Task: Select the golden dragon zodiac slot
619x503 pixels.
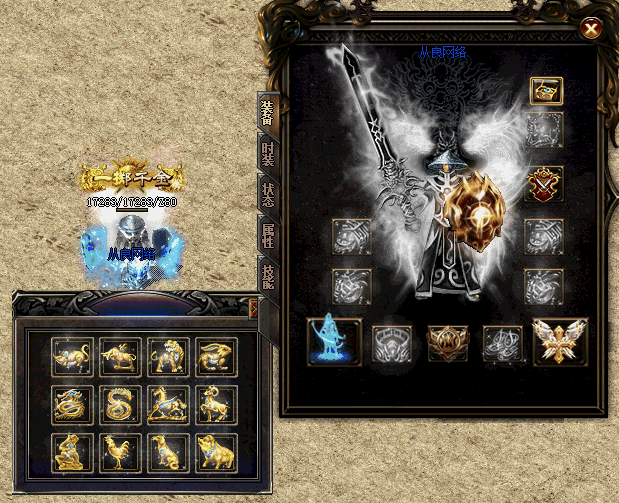Action: pos(72,404)
